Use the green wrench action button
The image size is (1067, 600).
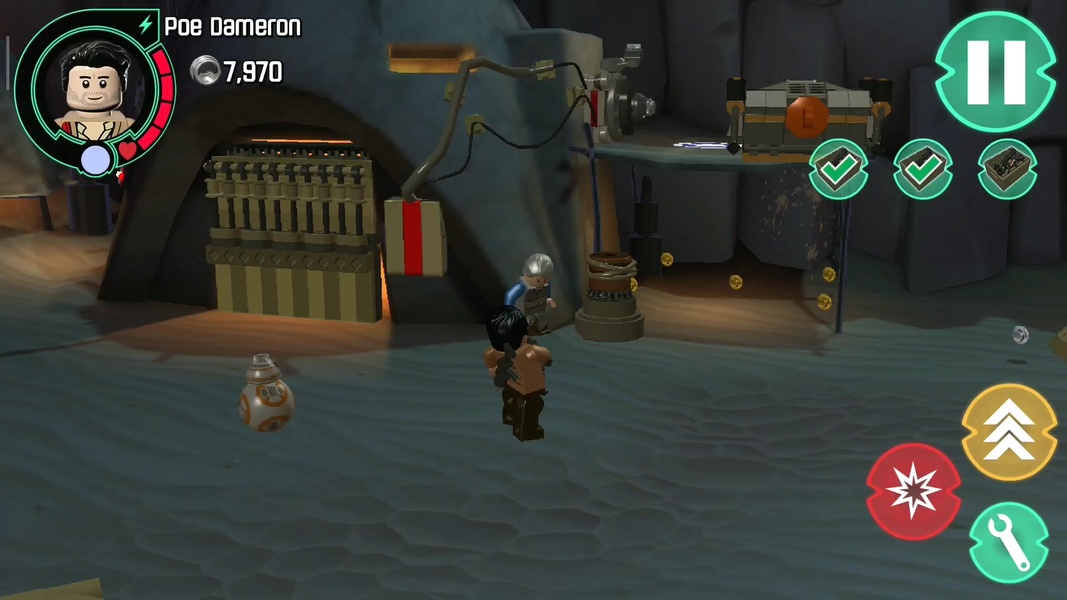(x=1009, y=542)
